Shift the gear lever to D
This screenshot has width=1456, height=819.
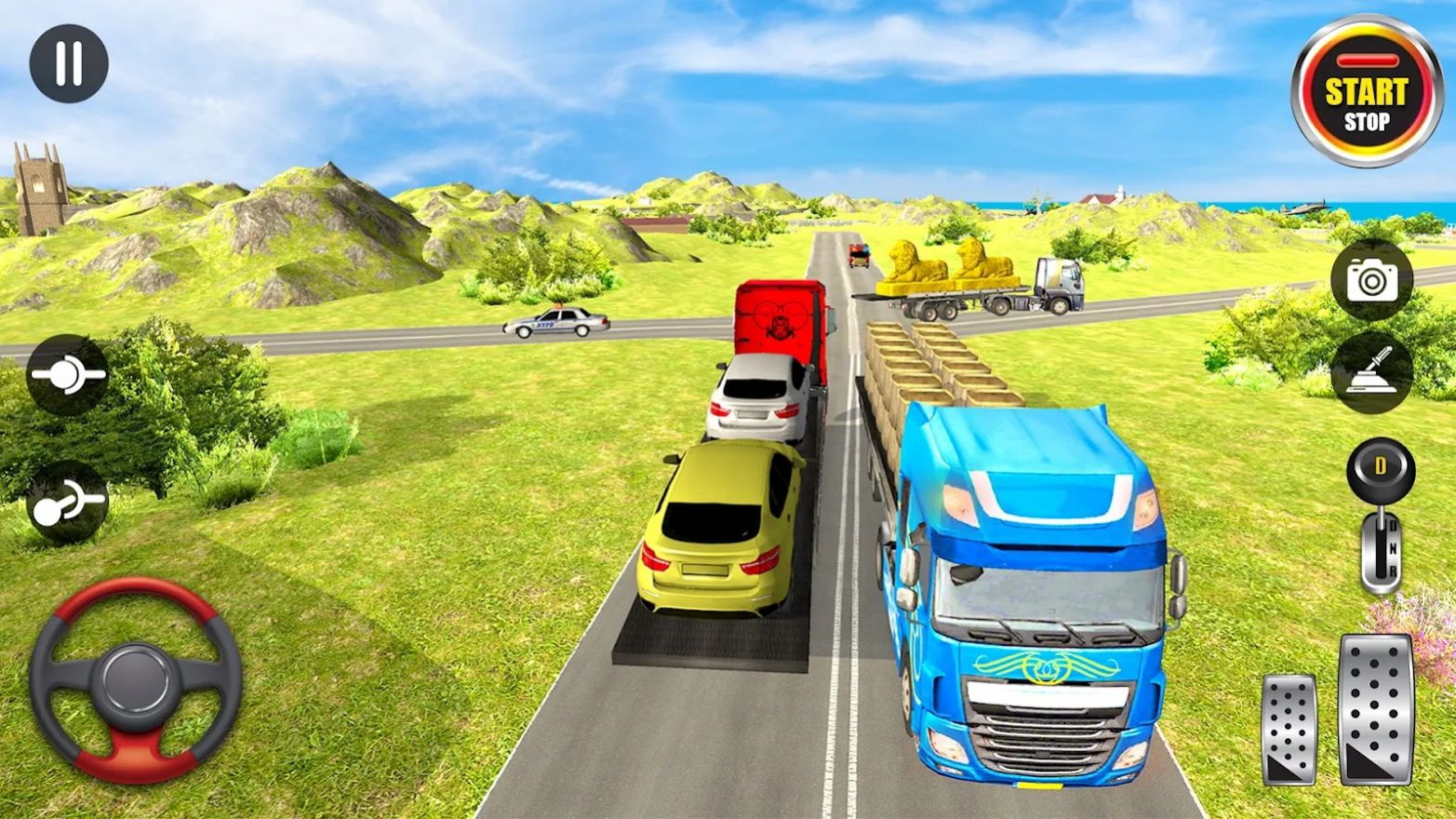(x=1393, y=526)
